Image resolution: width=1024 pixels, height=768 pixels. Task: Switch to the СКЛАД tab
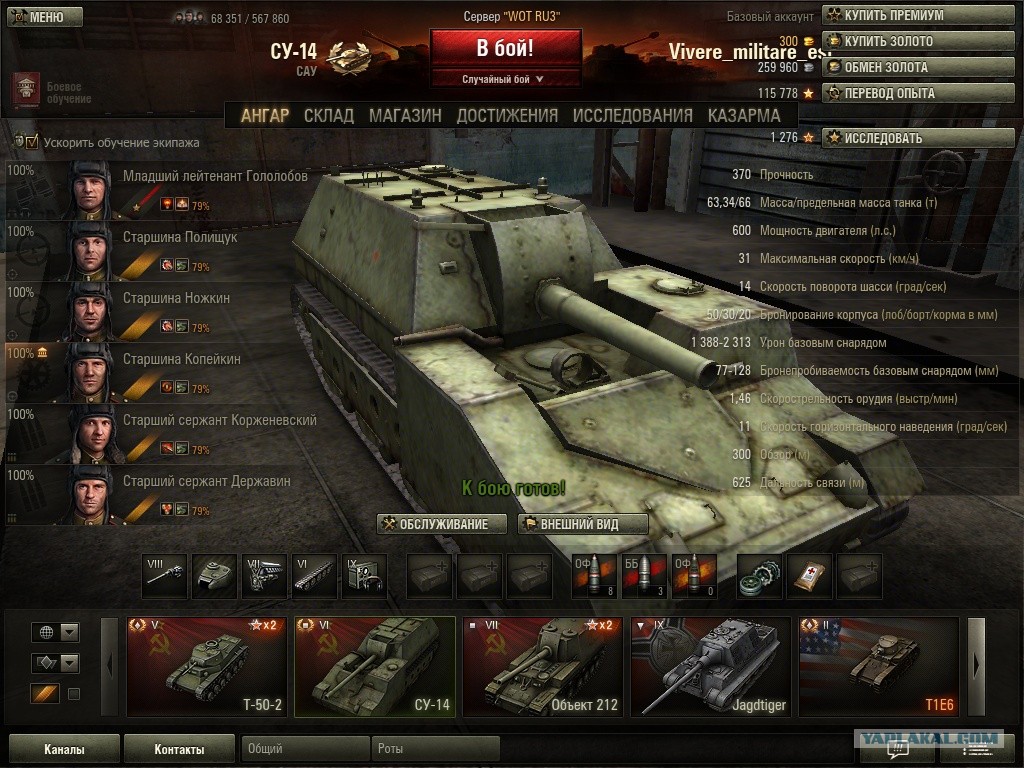click(x=328, y=115)
